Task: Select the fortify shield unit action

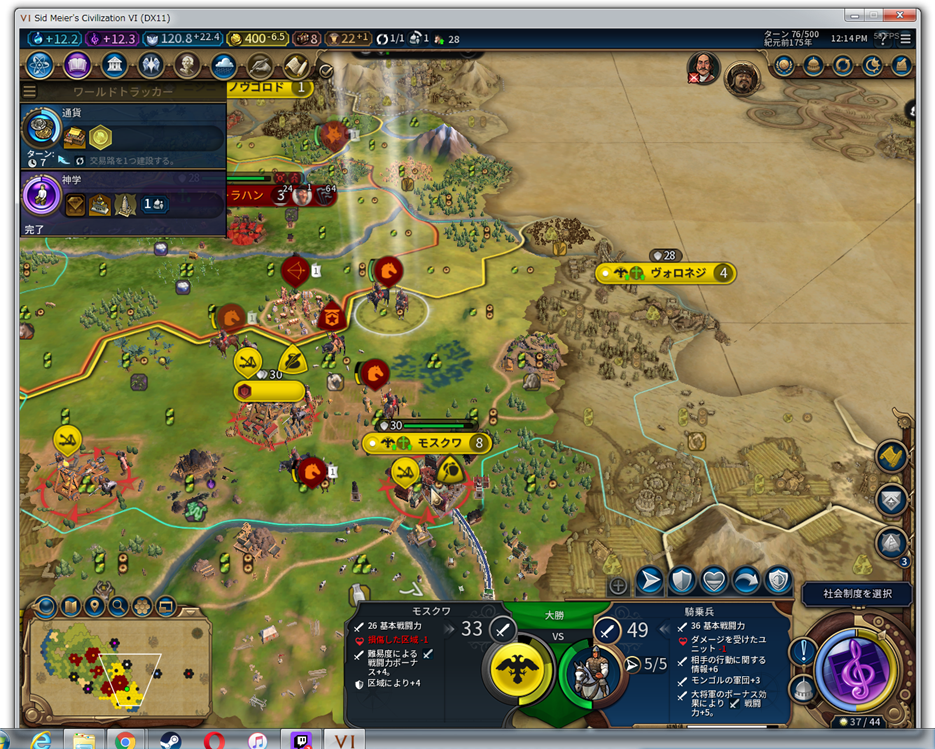Action: click(x=681, y=580)
